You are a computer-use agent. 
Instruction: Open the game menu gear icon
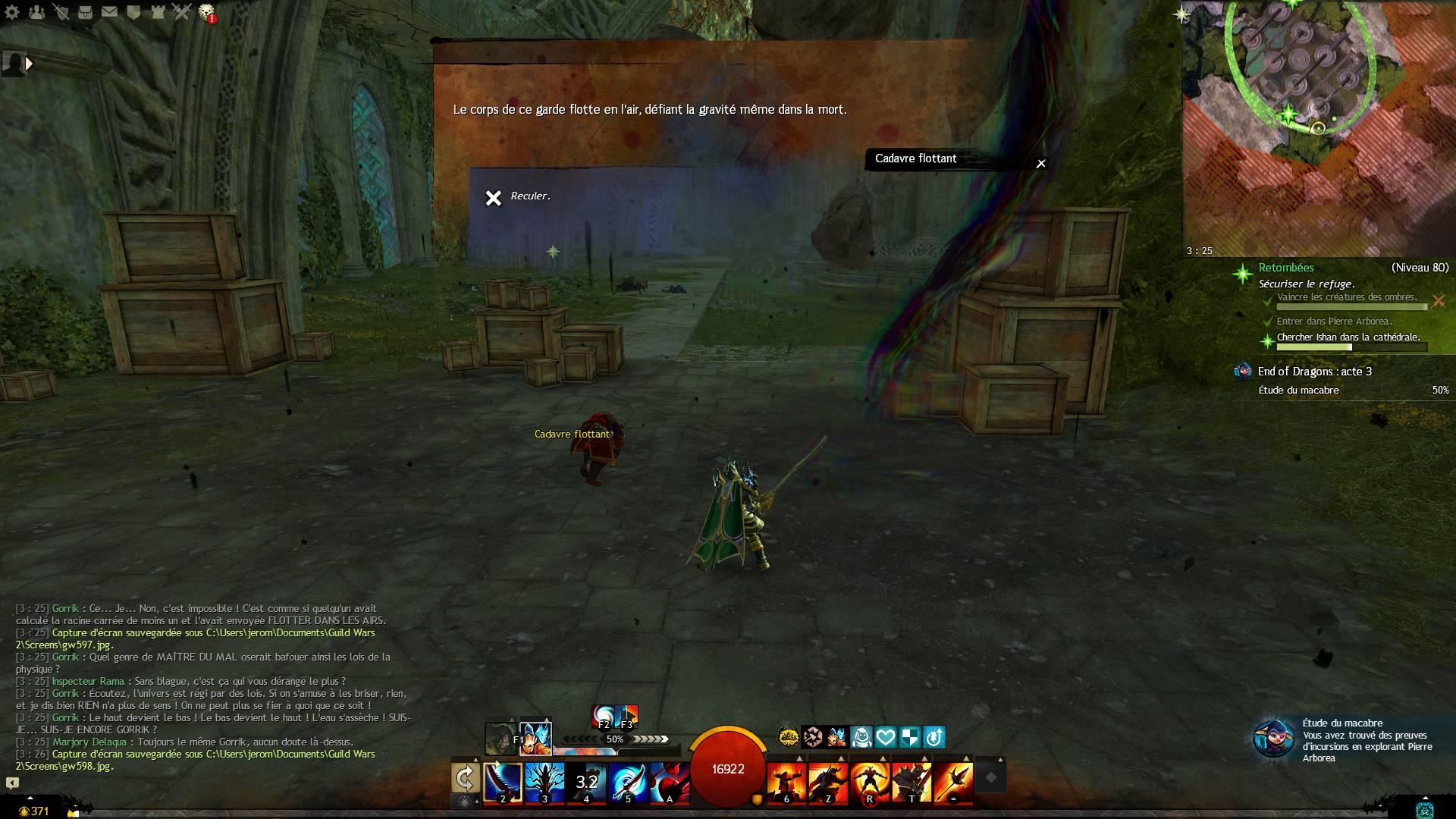tap(12, 11)
